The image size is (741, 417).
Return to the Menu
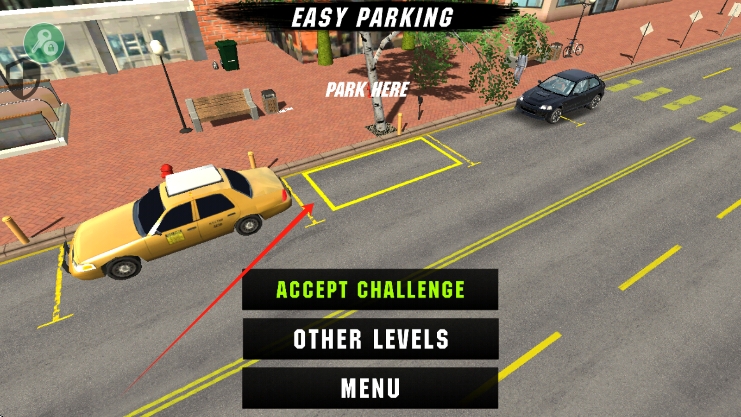(x=370, y=388)
